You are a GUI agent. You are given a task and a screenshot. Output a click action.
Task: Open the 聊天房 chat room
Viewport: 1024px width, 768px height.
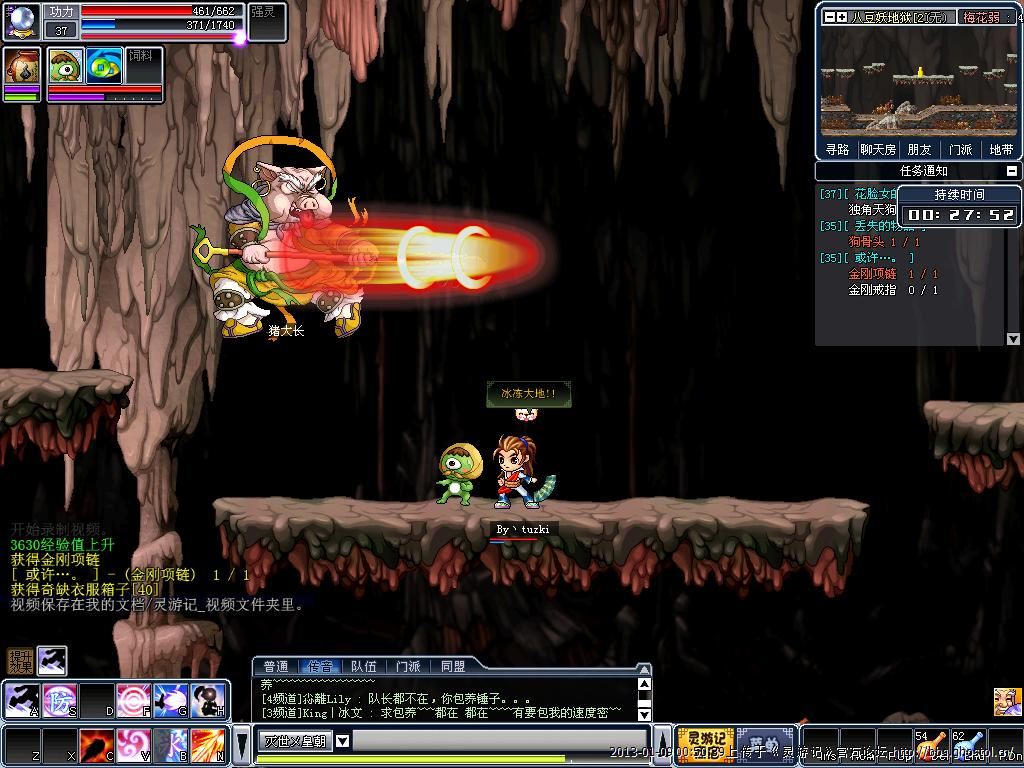pyautogui.click(x=878, y=150)
